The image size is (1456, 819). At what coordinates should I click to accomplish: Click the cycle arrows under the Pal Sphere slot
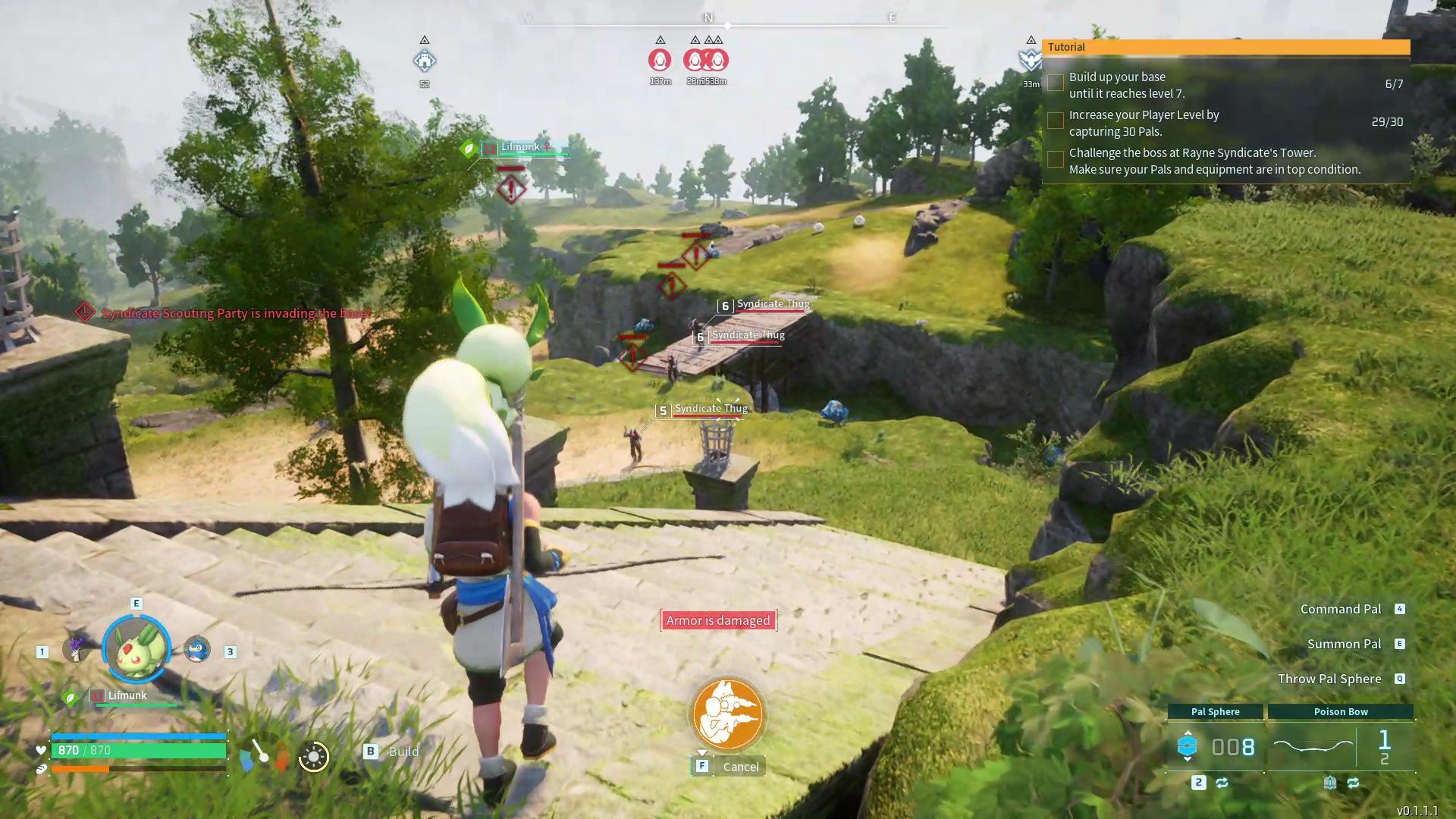[1222, 784]
